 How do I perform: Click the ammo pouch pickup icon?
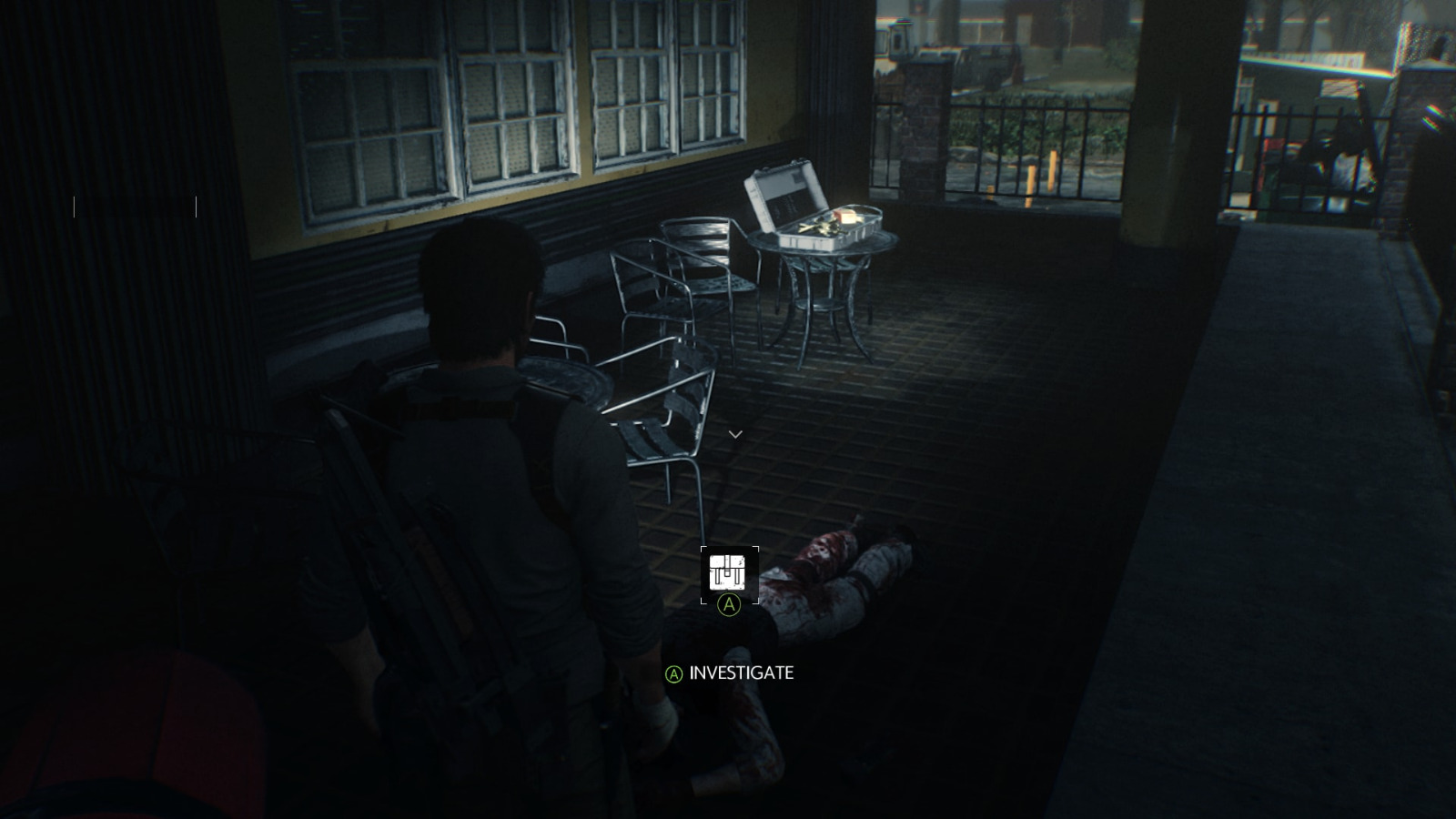(x=726, y=571)
